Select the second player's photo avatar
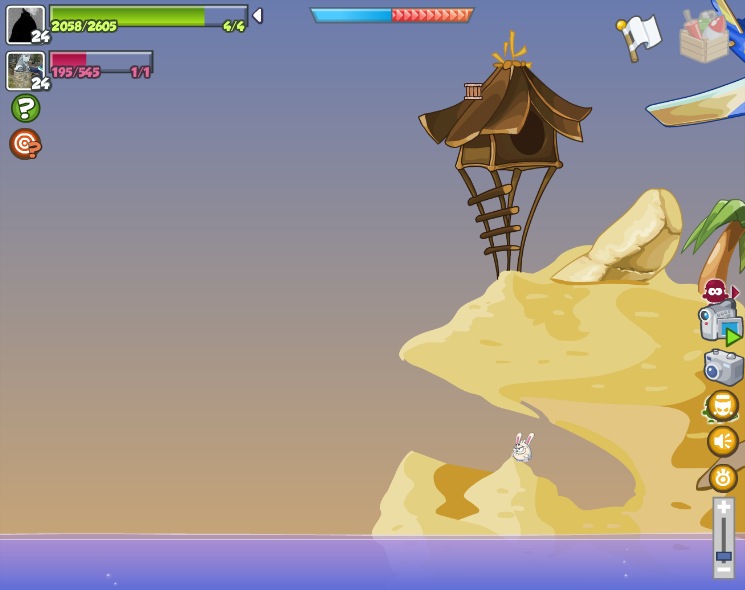745x590 pixels. [25, 70]
